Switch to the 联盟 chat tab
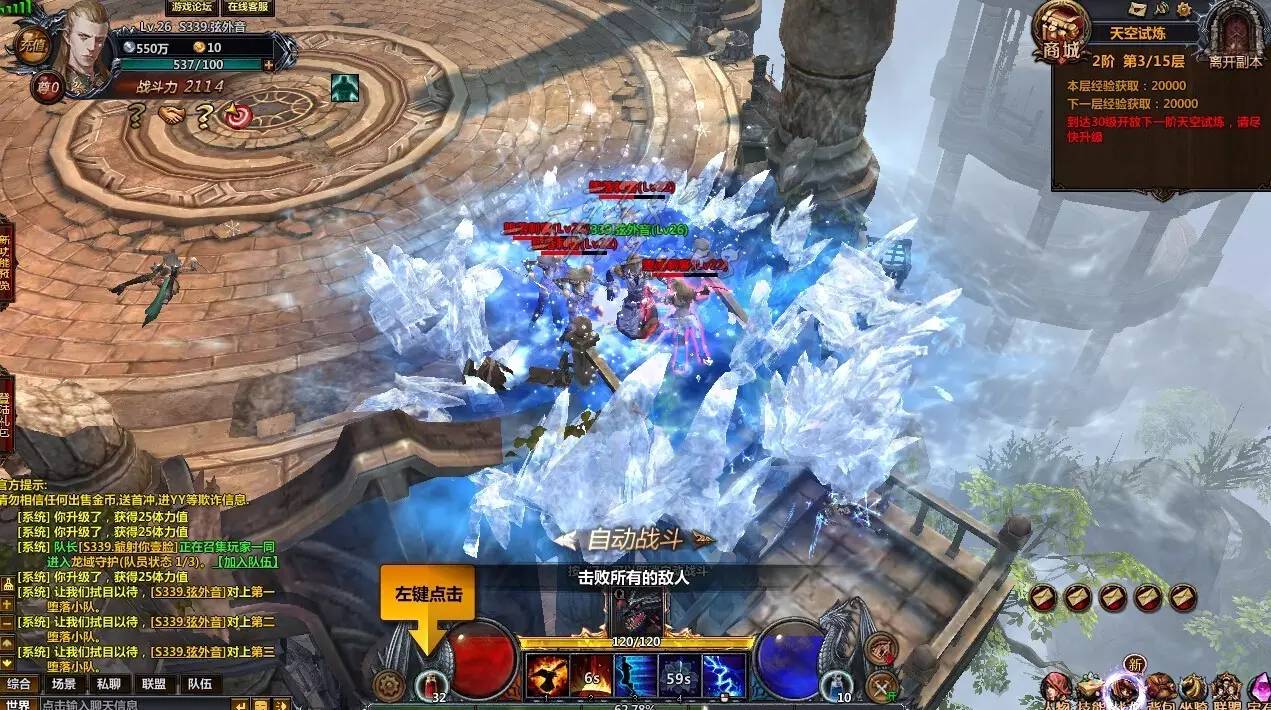 pos(154,684)
